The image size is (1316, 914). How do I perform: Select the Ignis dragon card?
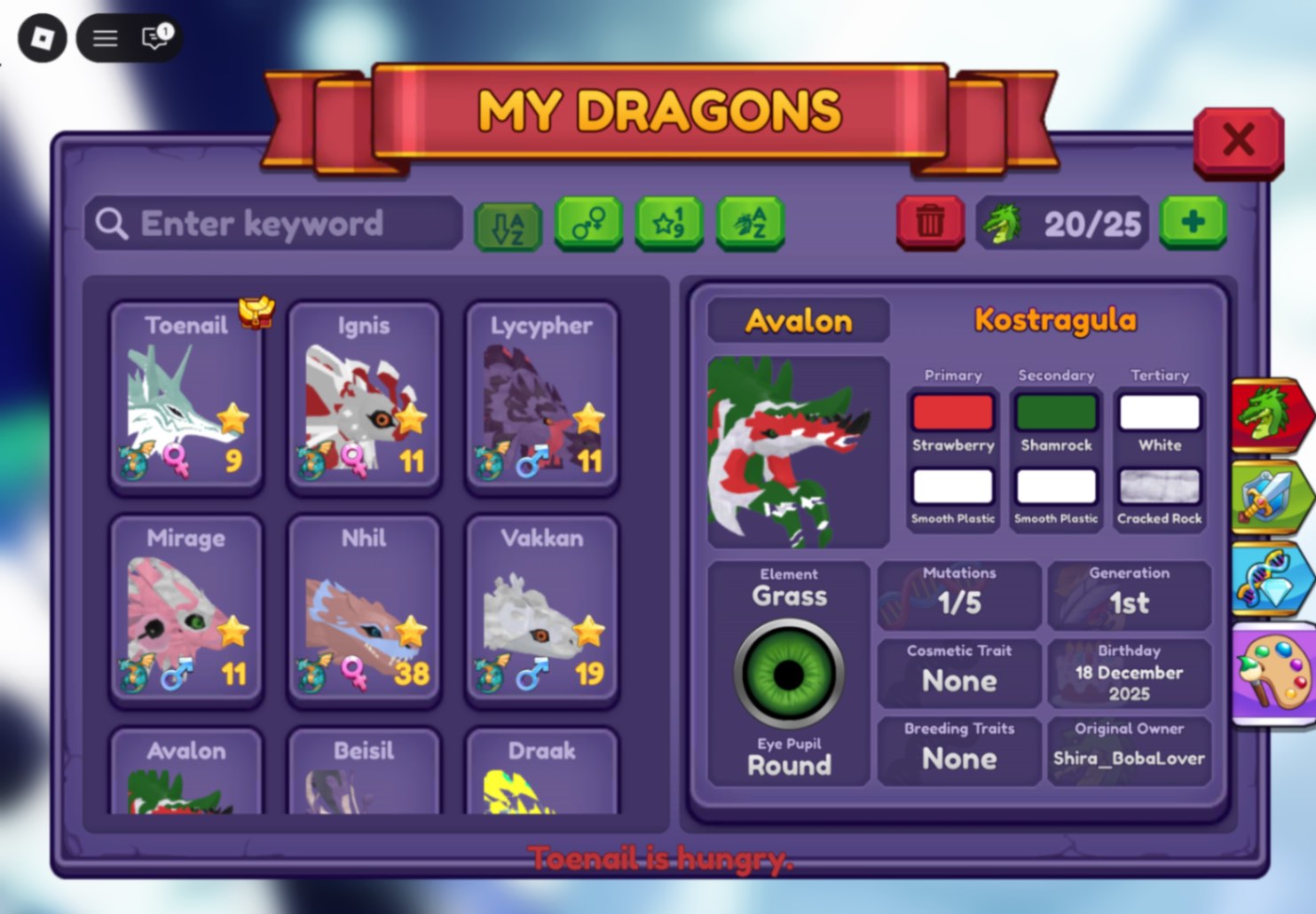pyautogui.click(x=364, y=396)
